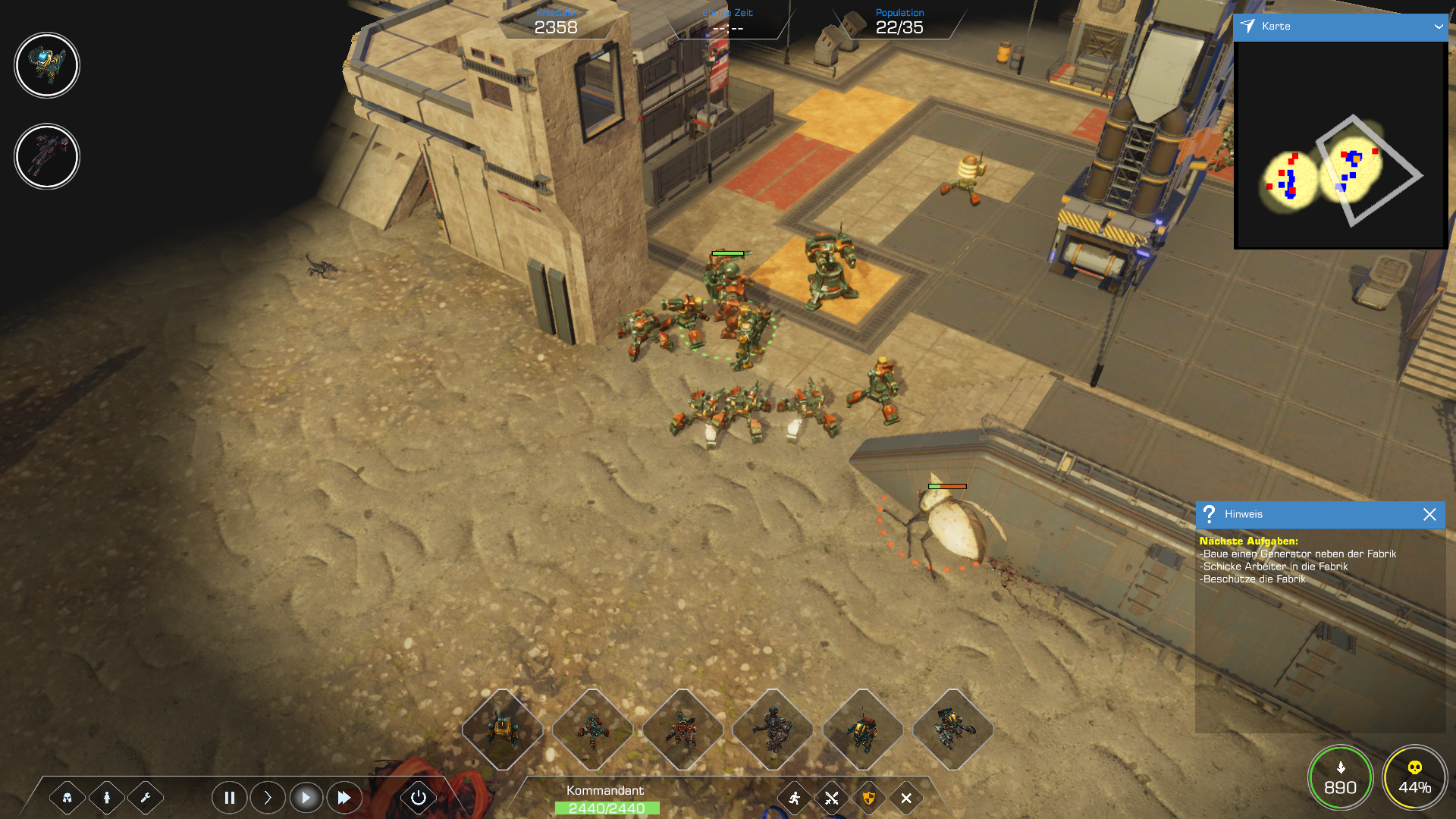Build the yellow worker robot unit

pyautogui.click(x=502, y=730)
